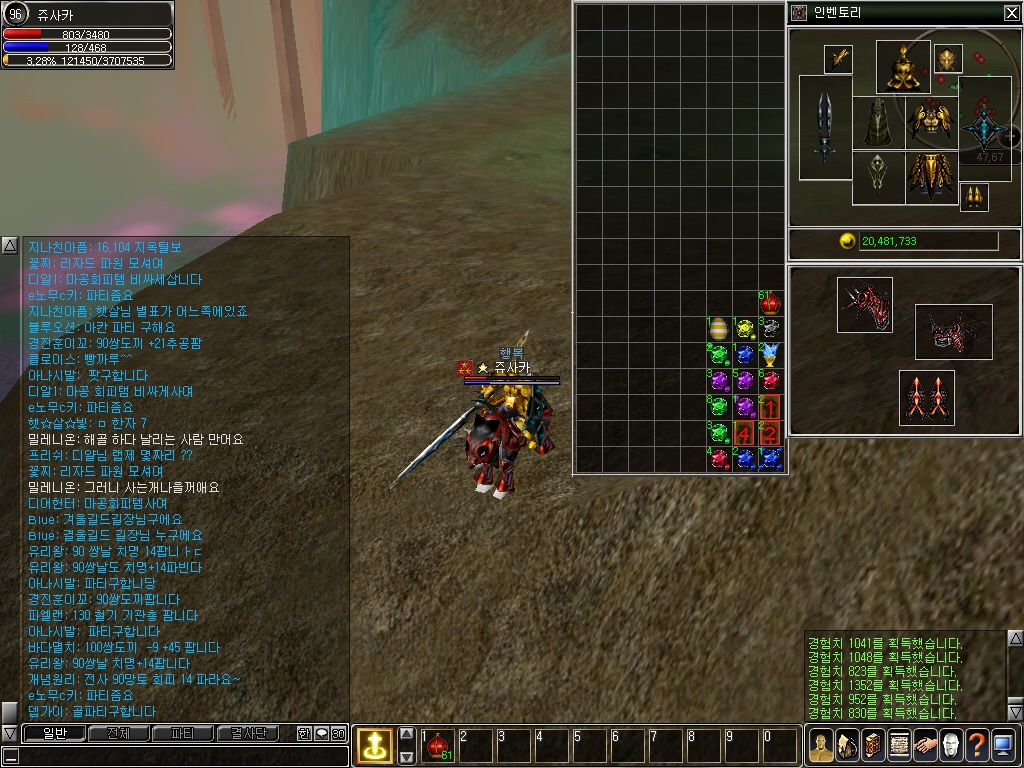Image resolution: width=1024 pixels, height=768 pixels.
Task: Select the red potion stack of 61
Action: coord(769,303)
